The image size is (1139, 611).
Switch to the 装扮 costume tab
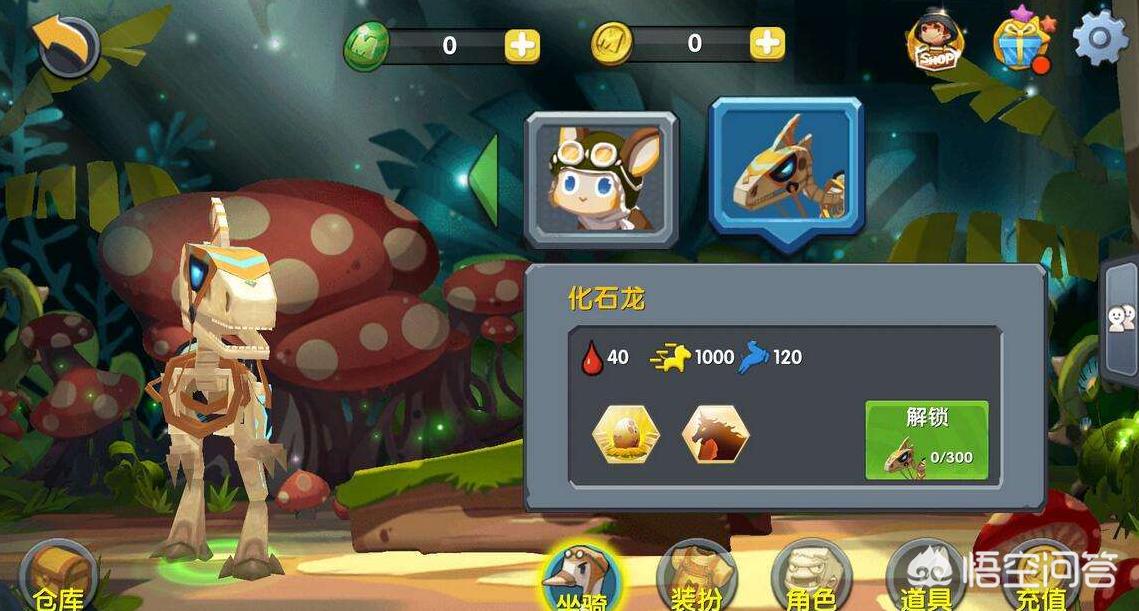coord(696,579)
